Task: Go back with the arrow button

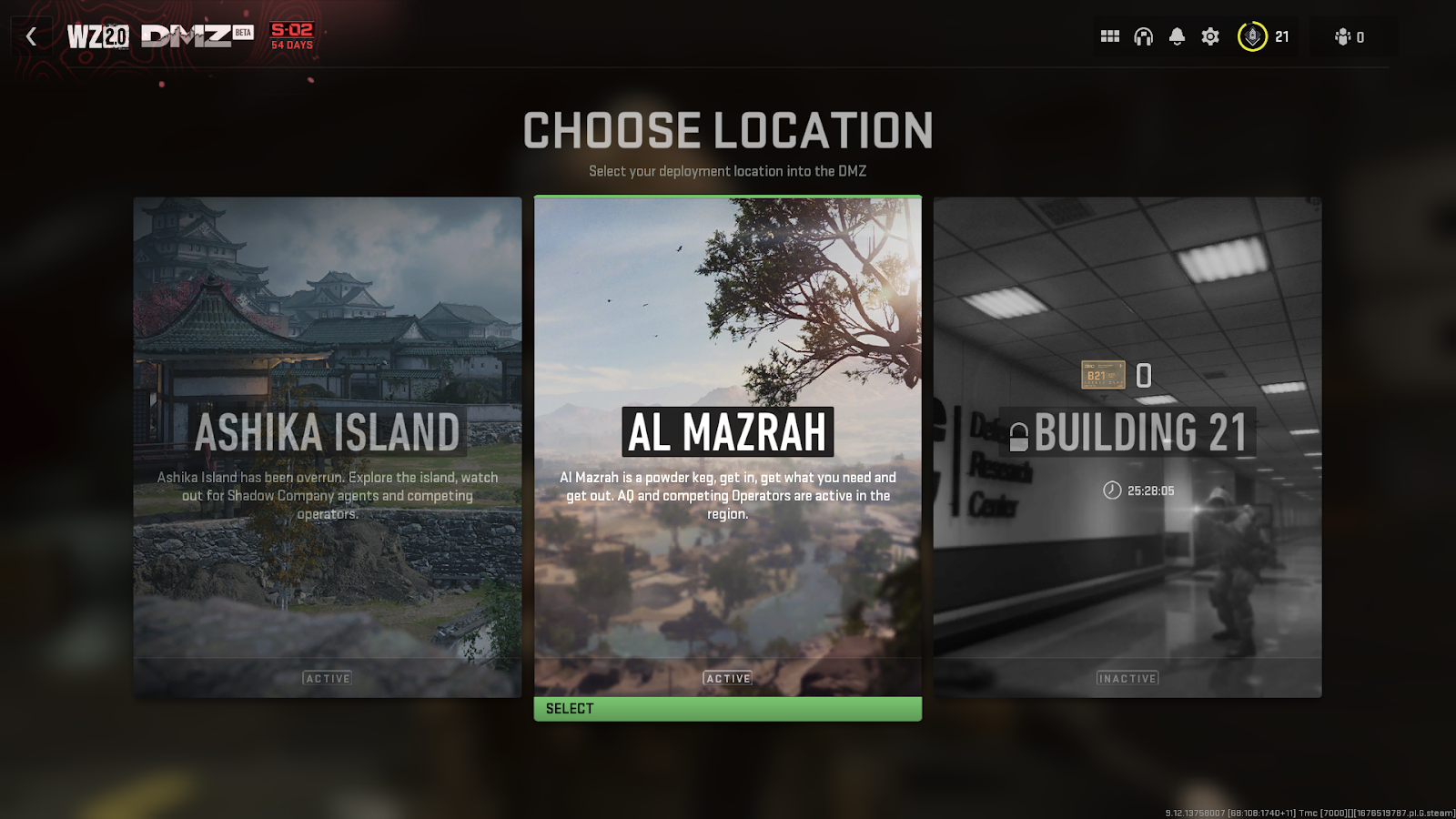Action: pos(32,36)
